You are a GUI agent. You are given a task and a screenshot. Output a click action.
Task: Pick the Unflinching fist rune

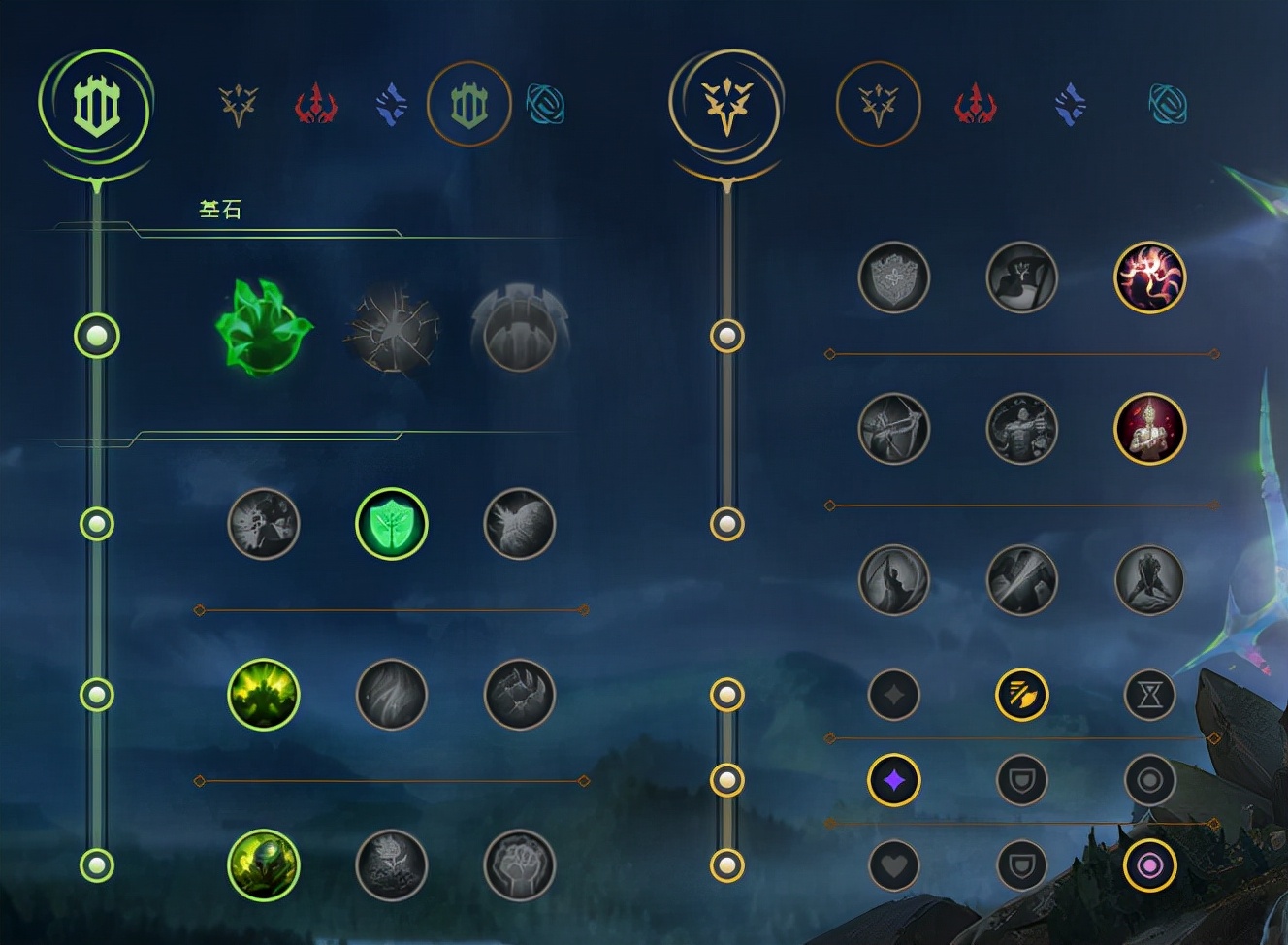tap(519, 865)
